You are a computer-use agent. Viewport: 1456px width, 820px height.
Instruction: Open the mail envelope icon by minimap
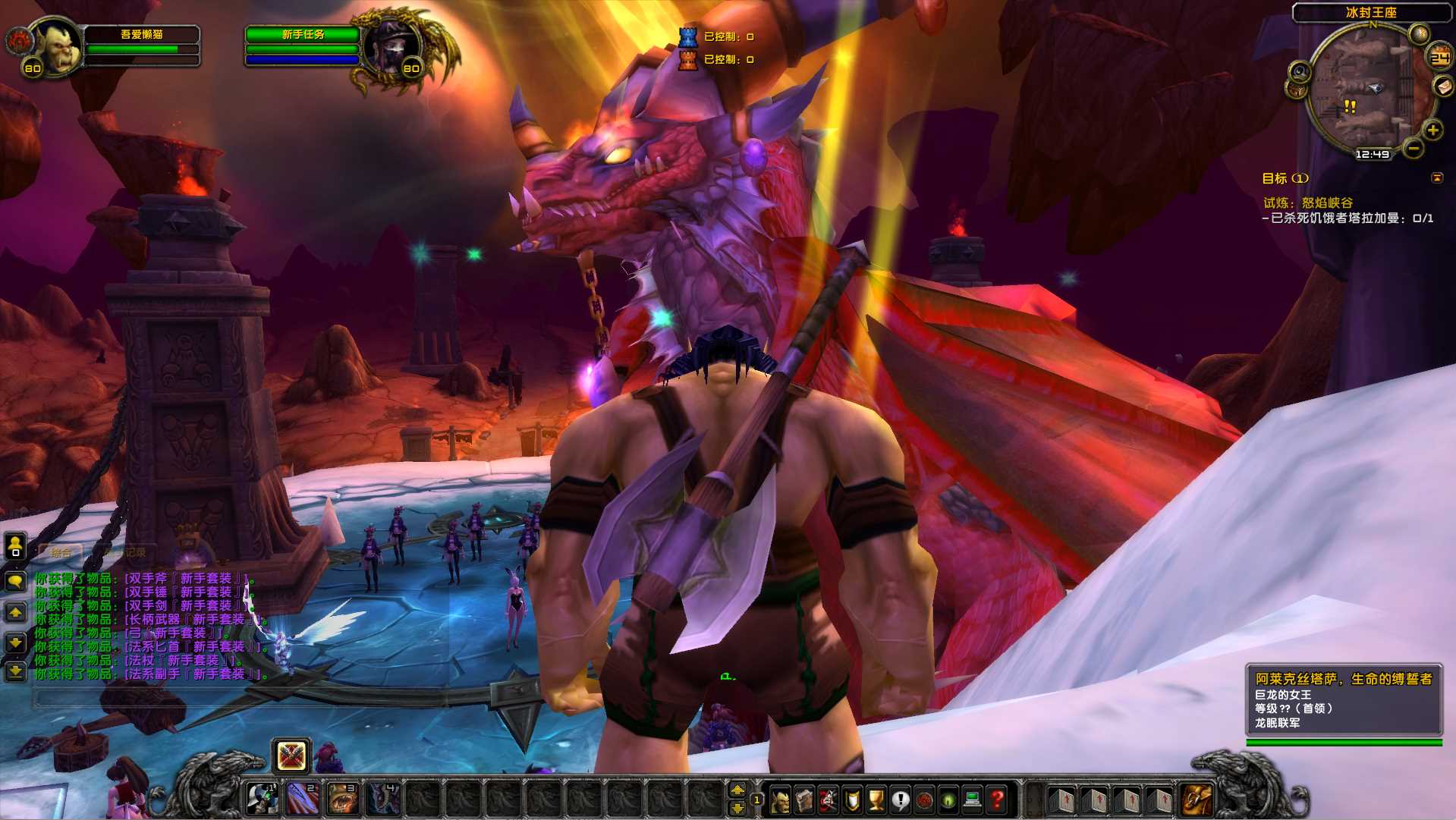[x=1442, y=86]
